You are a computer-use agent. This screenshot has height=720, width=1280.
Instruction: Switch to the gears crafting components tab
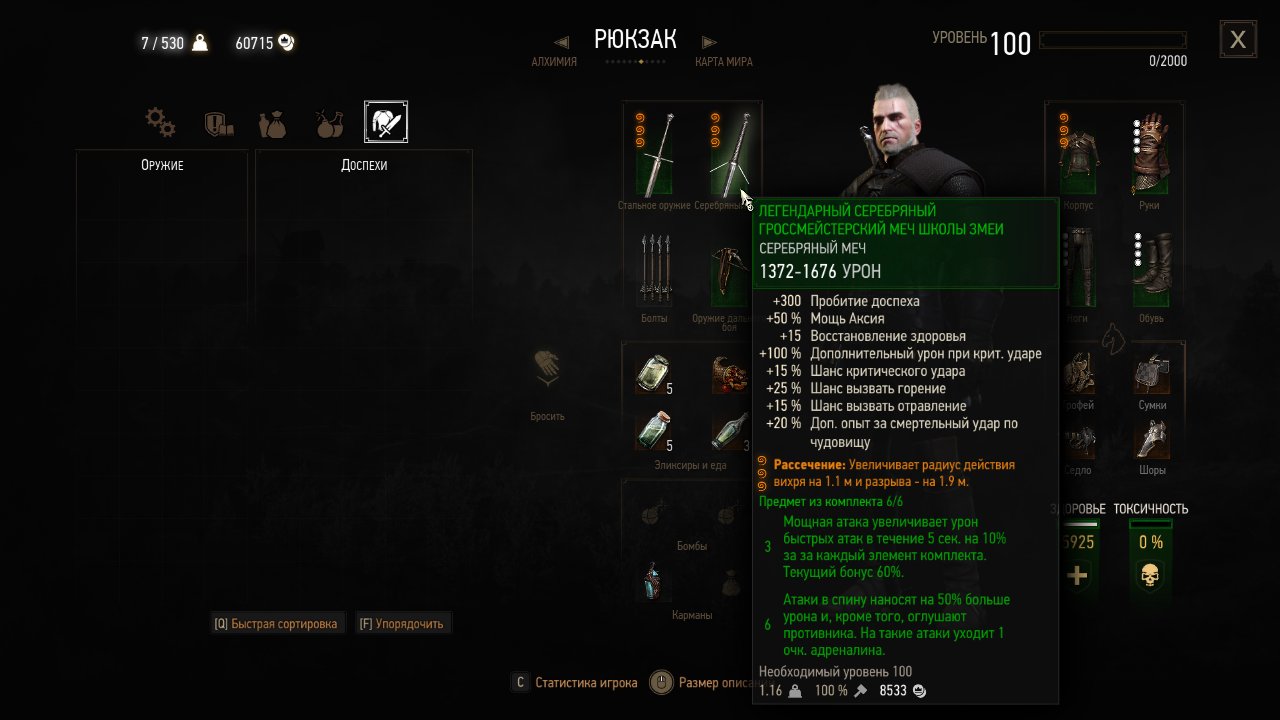pos(160,123)
